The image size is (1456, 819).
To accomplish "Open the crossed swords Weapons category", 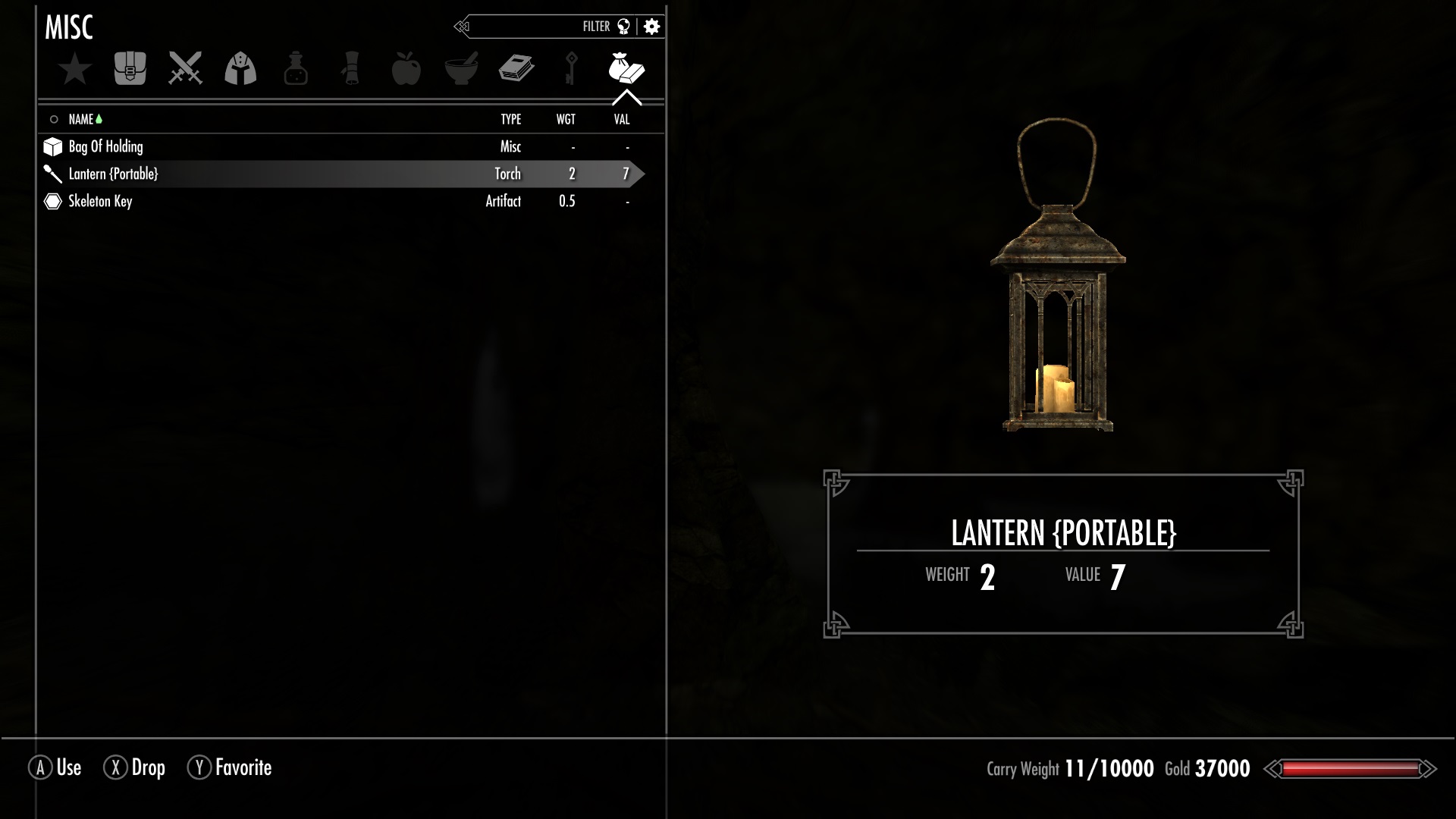I will pos(185,69).
